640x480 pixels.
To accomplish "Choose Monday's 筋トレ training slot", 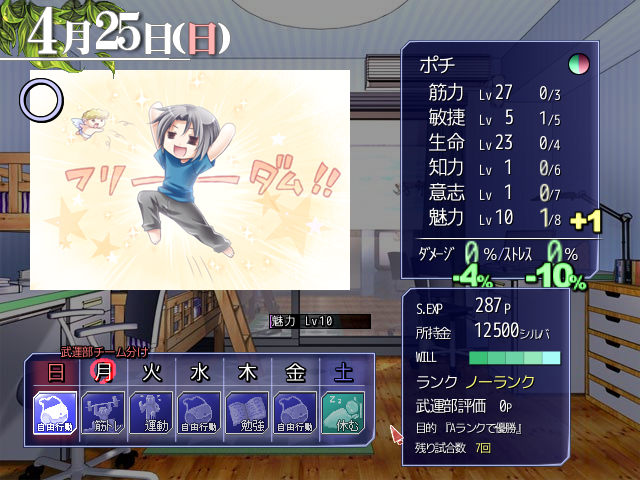I will 103,412.
